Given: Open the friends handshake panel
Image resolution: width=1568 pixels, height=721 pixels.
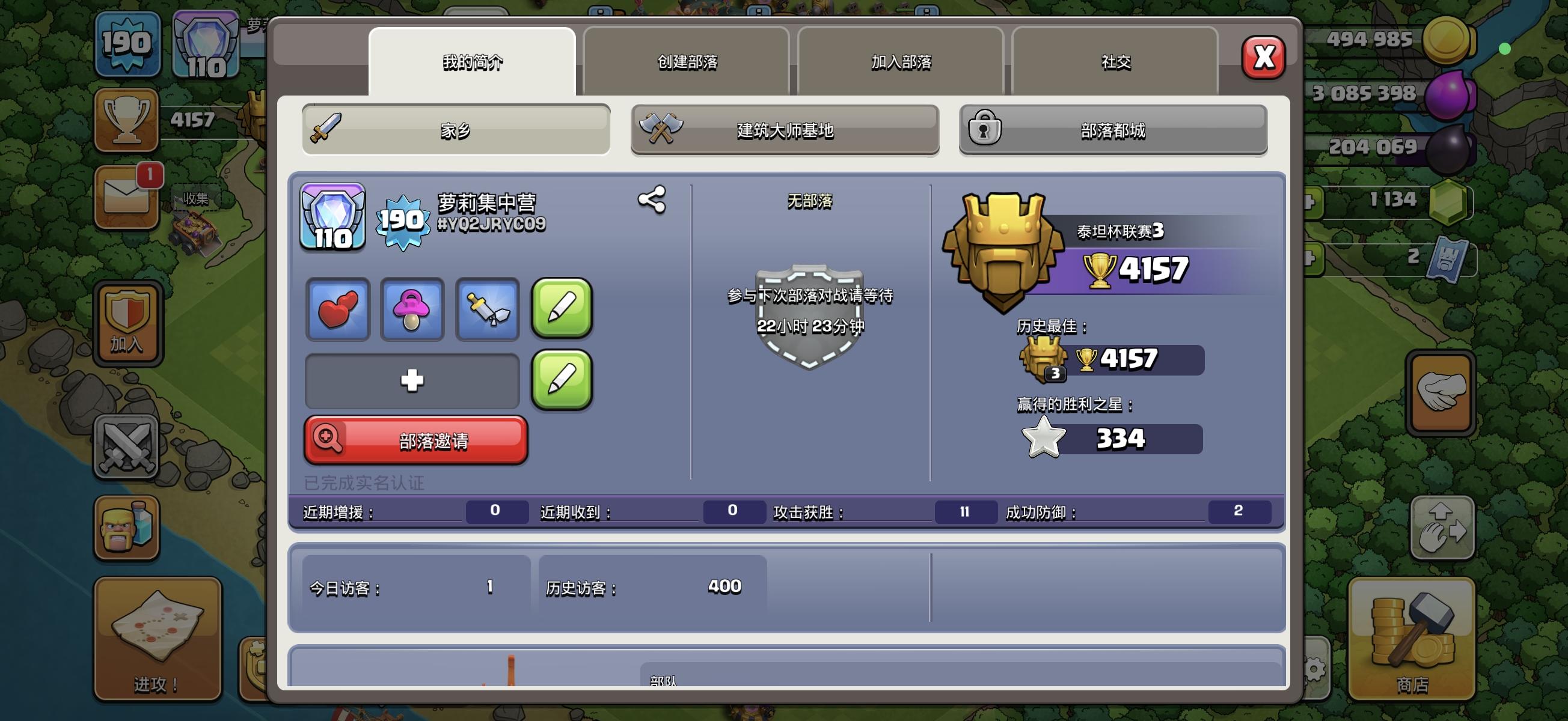Looking at the screenshot, I should point(1441,392).
